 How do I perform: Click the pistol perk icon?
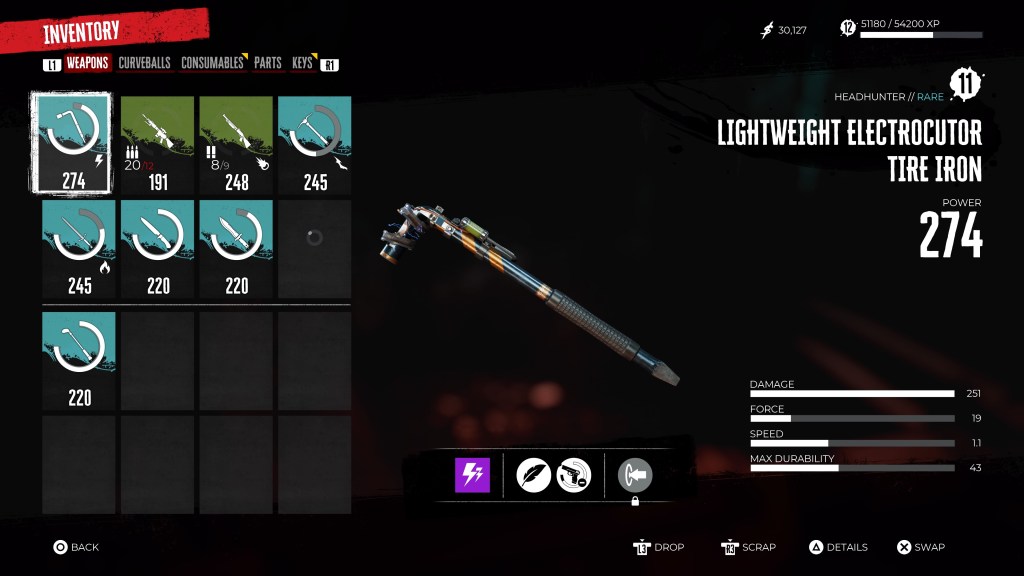pos(574,475)
